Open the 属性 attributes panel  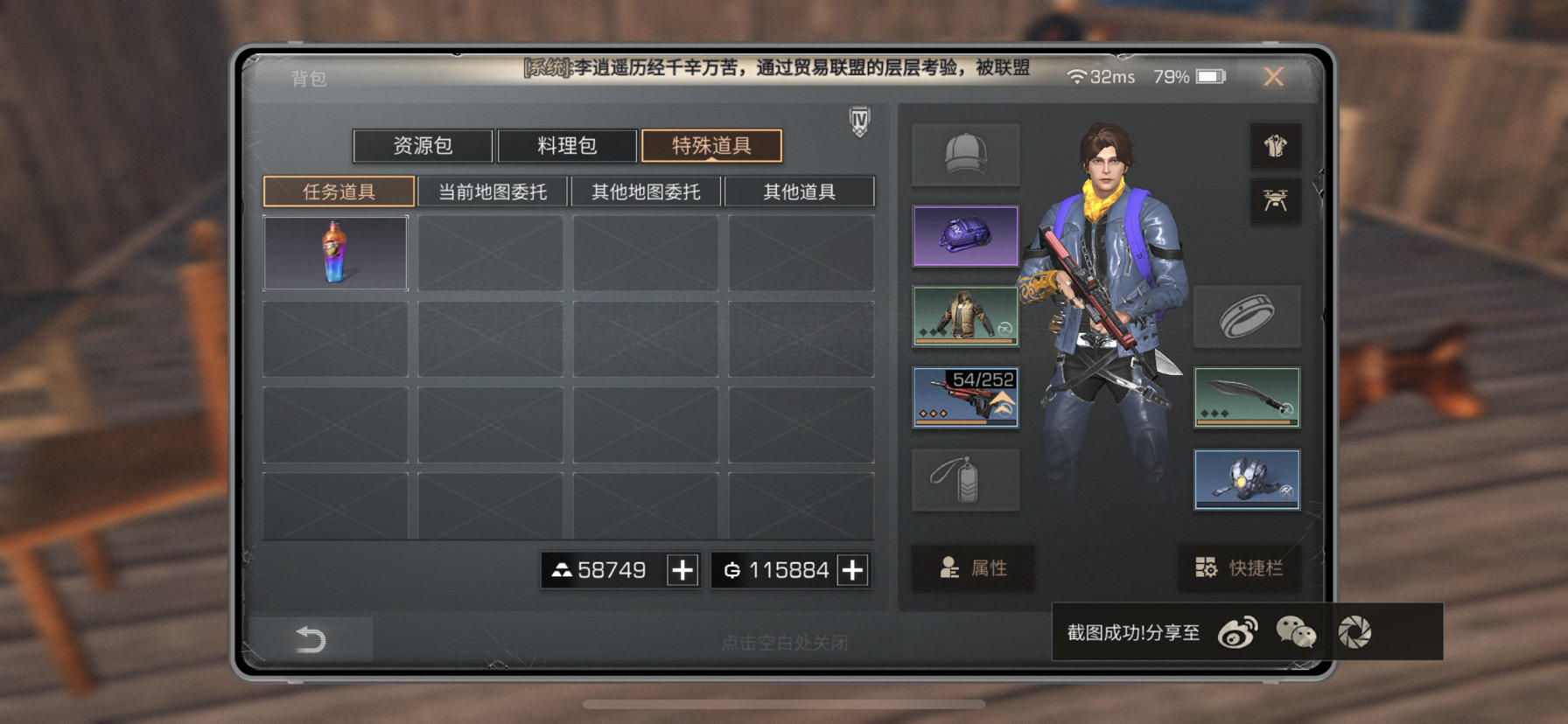972,568
